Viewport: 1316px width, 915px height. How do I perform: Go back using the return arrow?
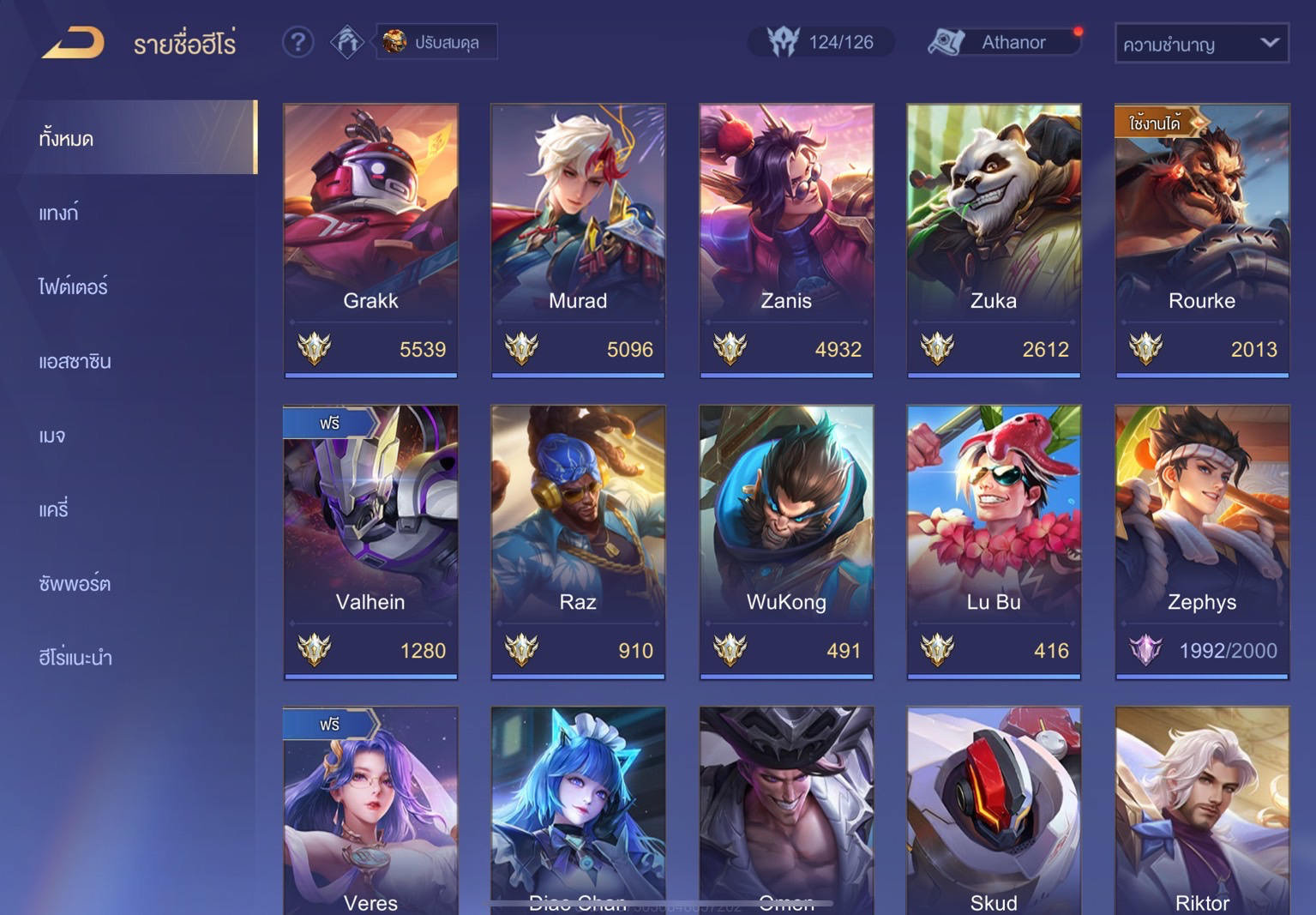pos(74,43)
